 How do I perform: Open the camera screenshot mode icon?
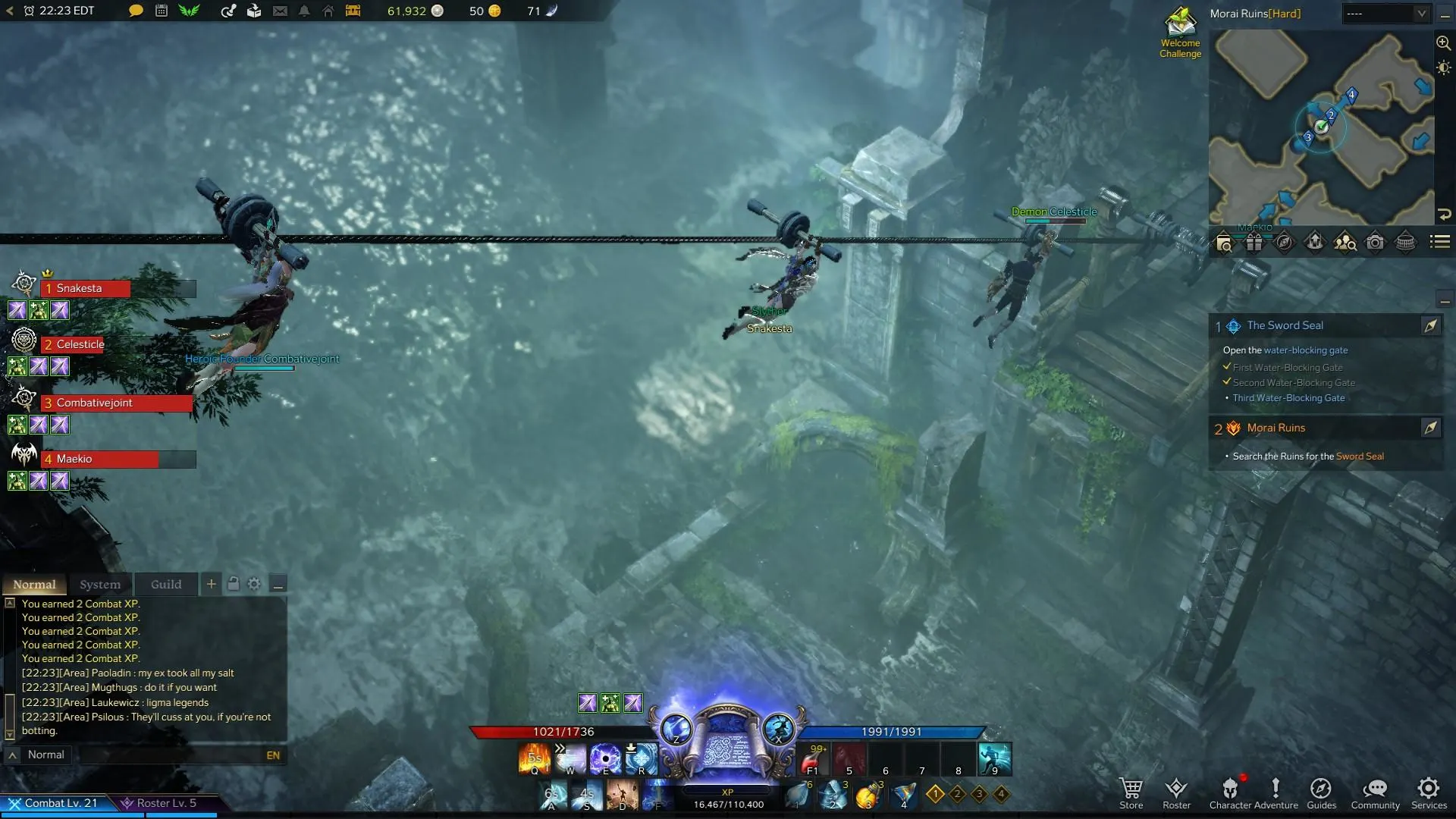[1375, 242]
